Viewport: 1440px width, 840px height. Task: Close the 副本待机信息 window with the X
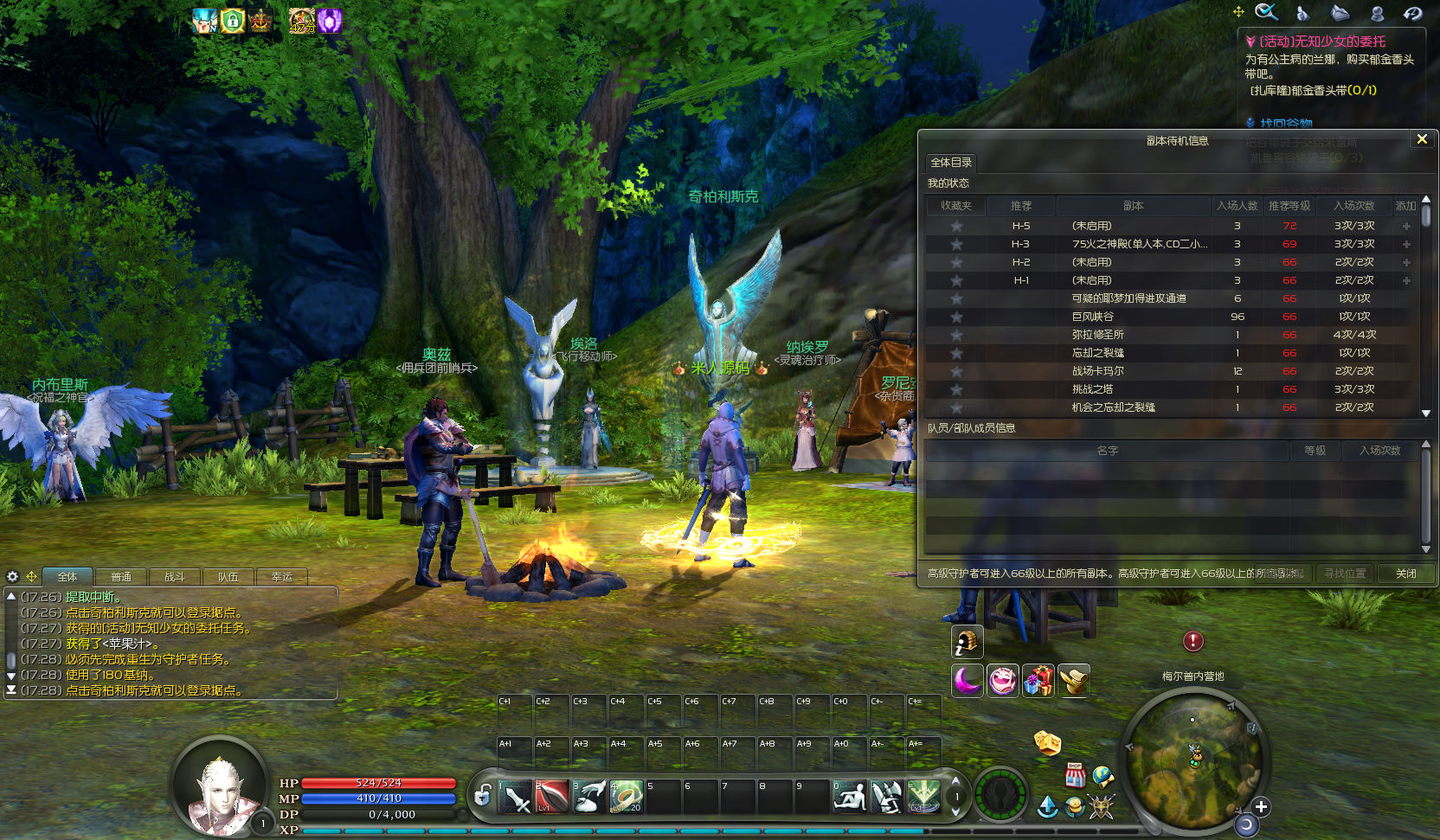1421,139
